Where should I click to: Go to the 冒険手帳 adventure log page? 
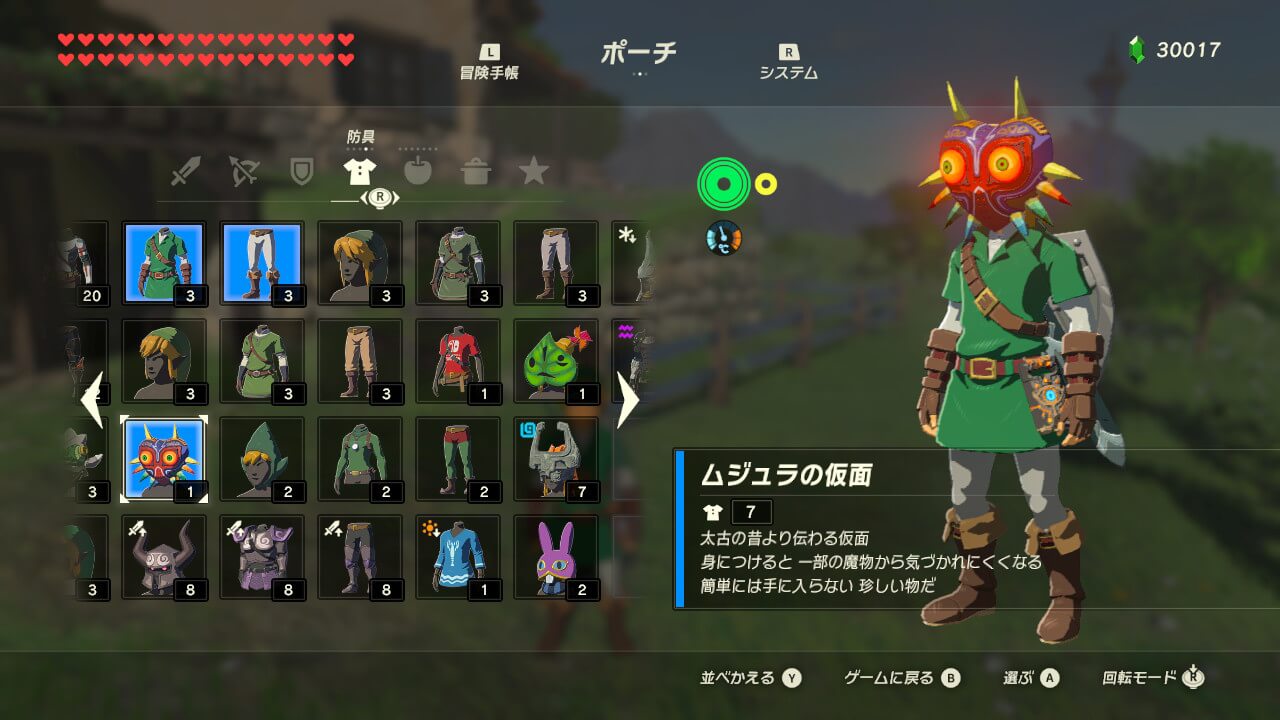pos(489,63)
